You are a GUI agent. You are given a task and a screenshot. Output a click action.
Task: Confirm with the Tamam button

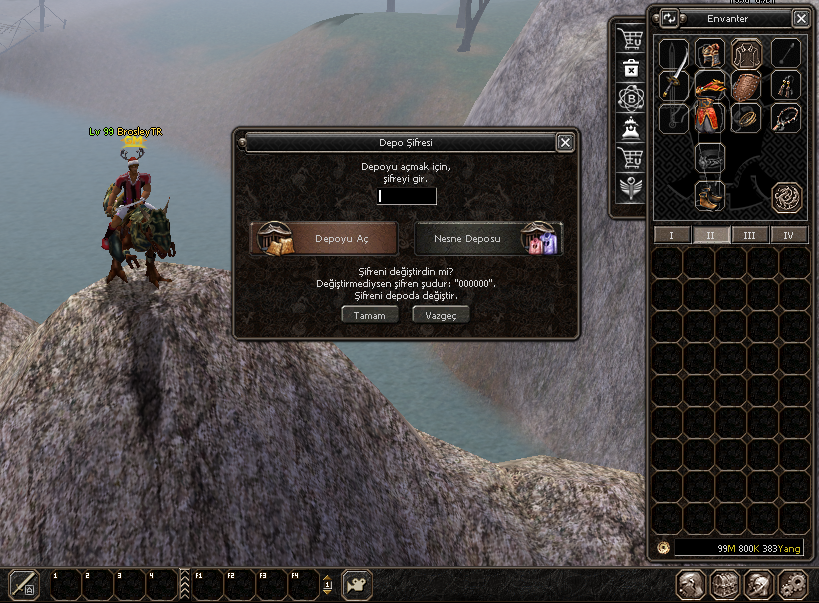click(370, 314)
